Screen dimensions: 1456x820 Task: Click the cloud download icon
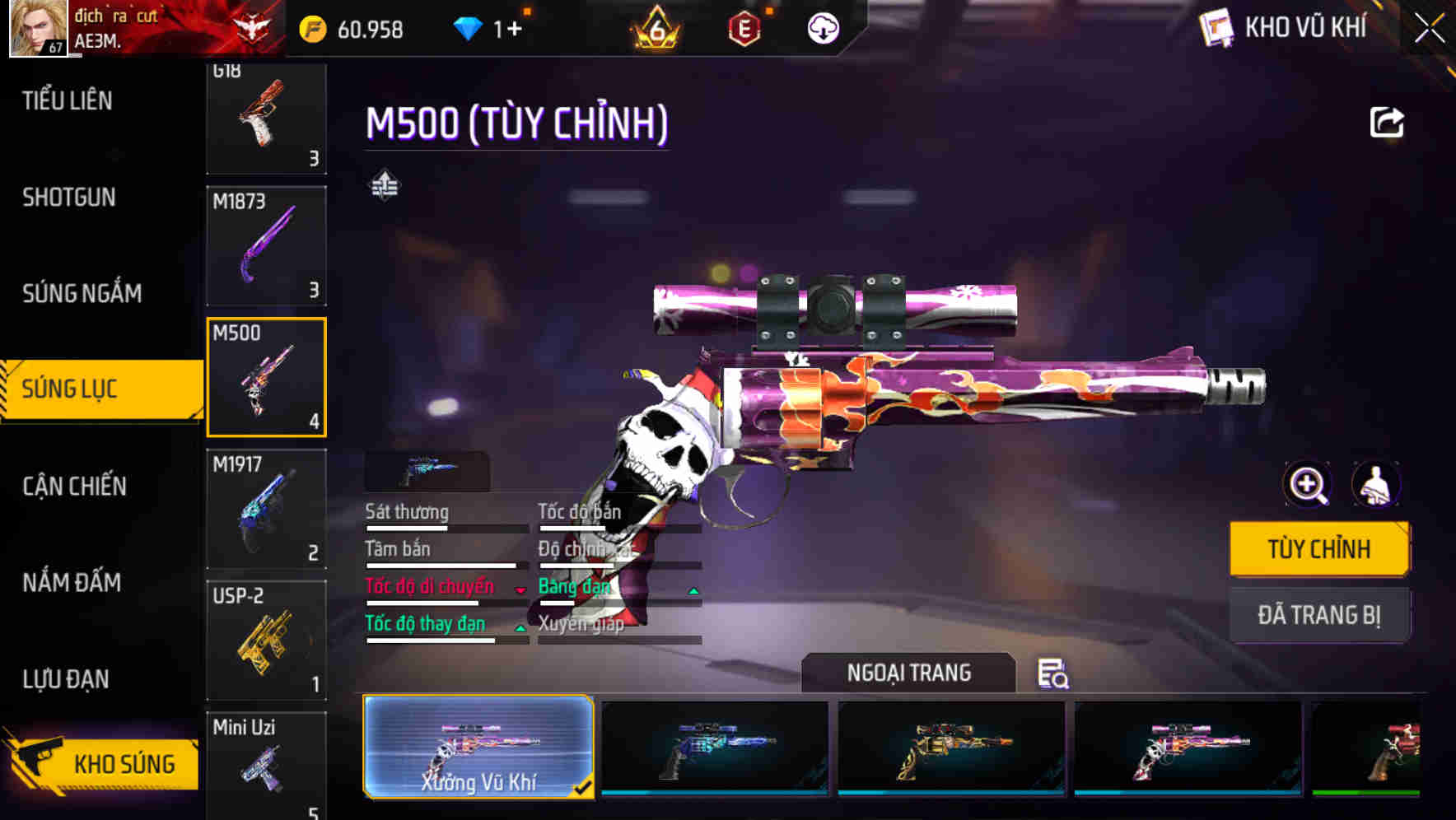823,29
